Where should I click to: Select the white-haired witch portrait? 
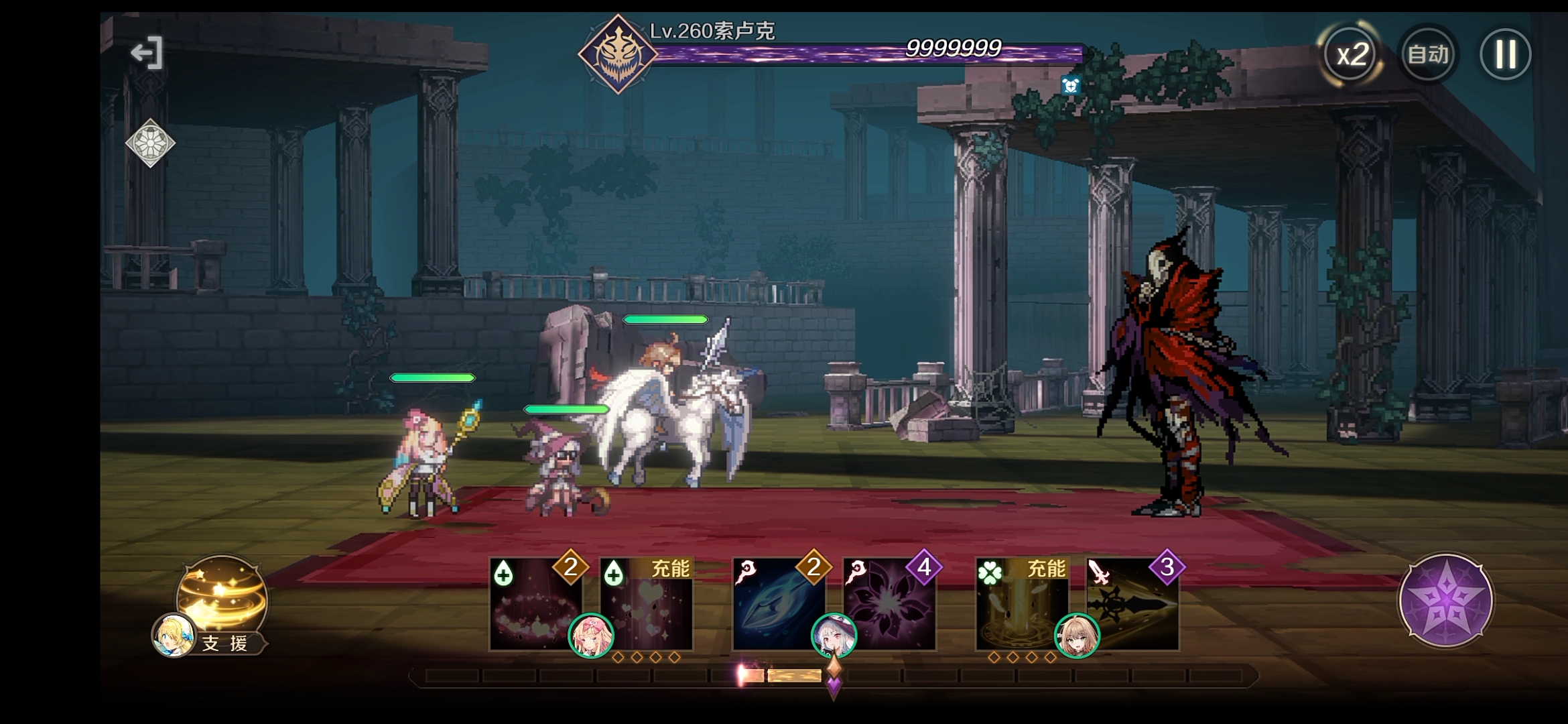click(x=834, y=636)
